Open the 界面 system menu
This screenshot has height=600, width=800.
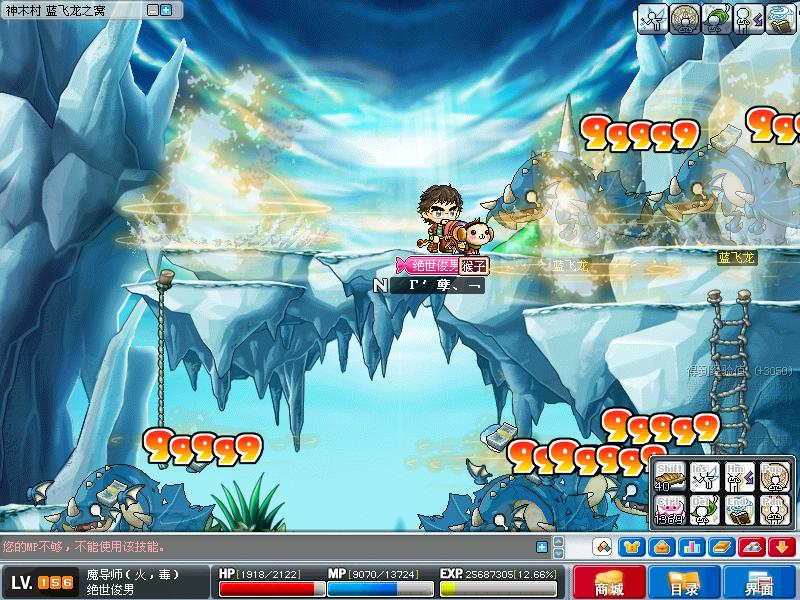pos(761,584)
